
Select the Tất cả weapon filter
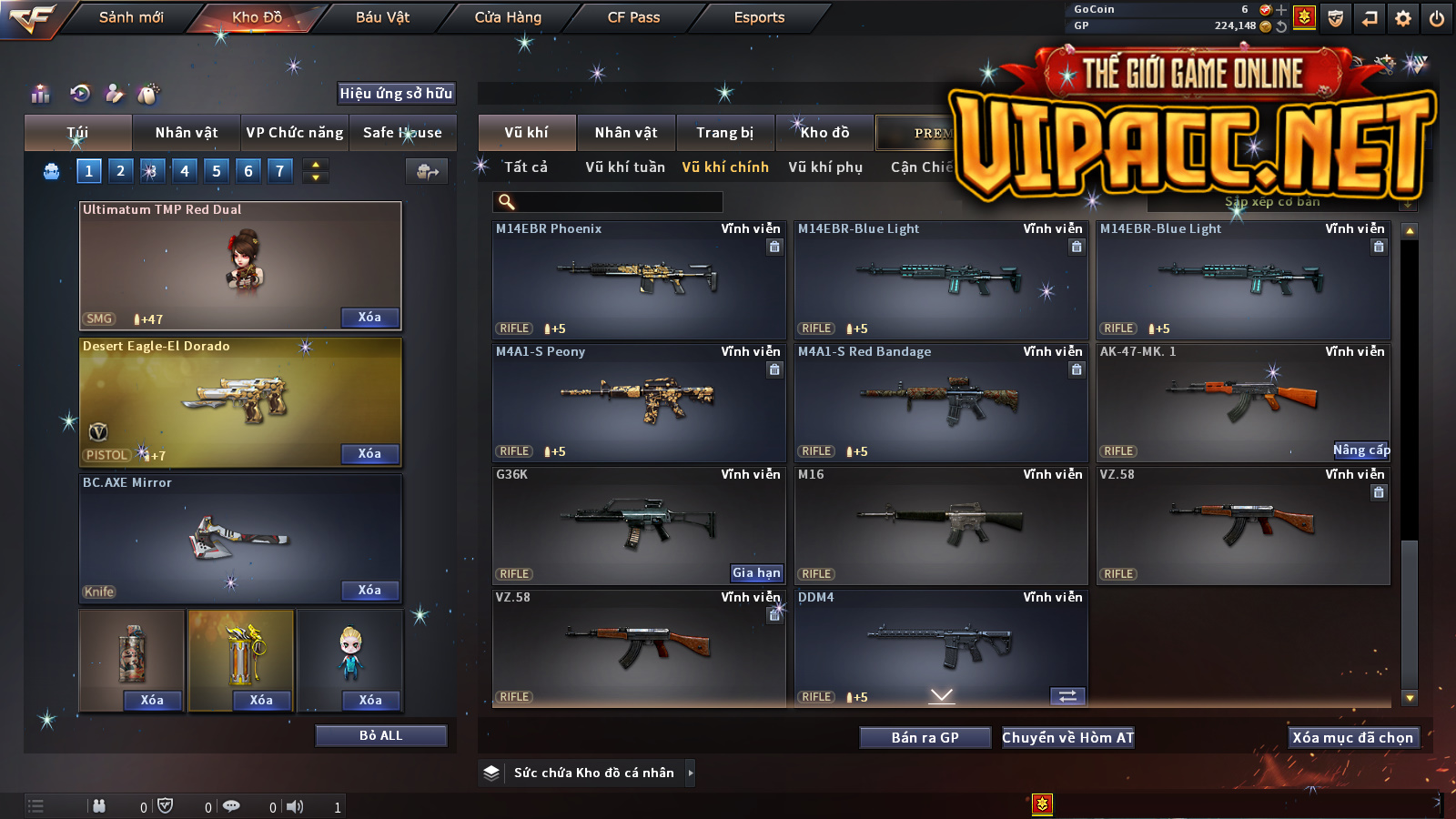pos(526,167)
